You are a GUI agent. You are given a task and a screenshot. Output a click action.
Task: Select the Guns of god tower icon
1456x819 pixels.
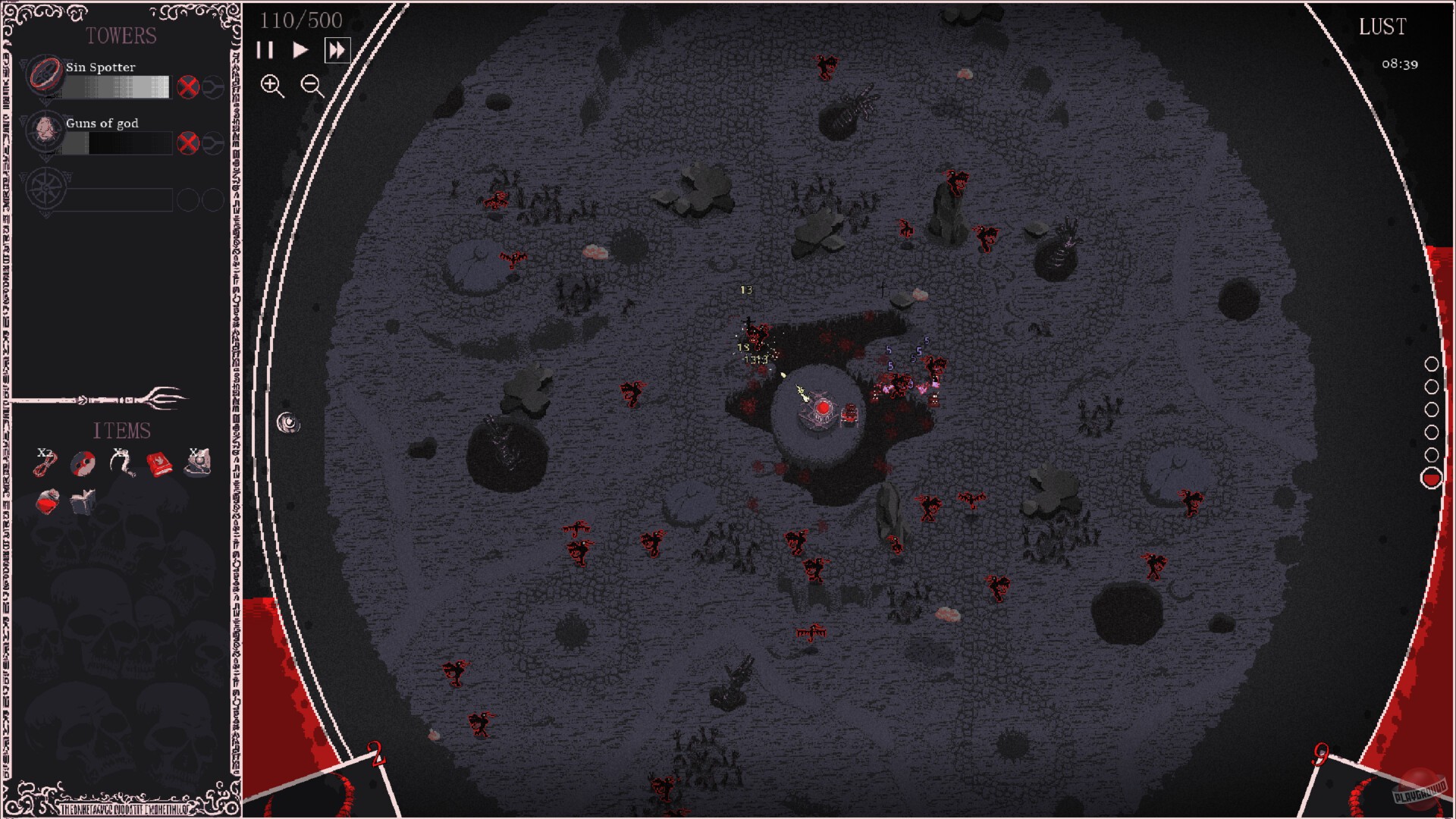44,133
